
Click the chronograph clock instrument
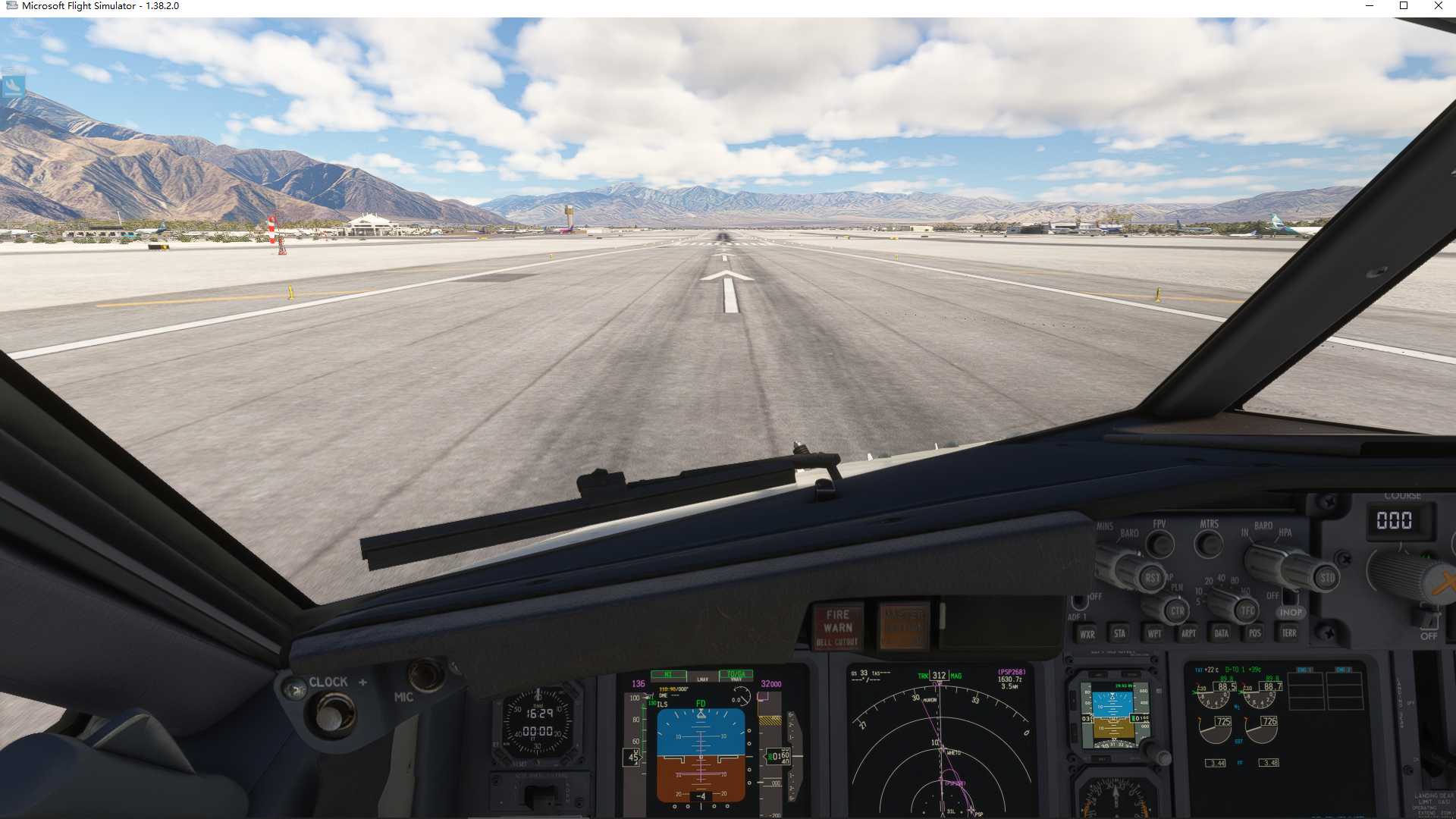[x=538, y=723]
